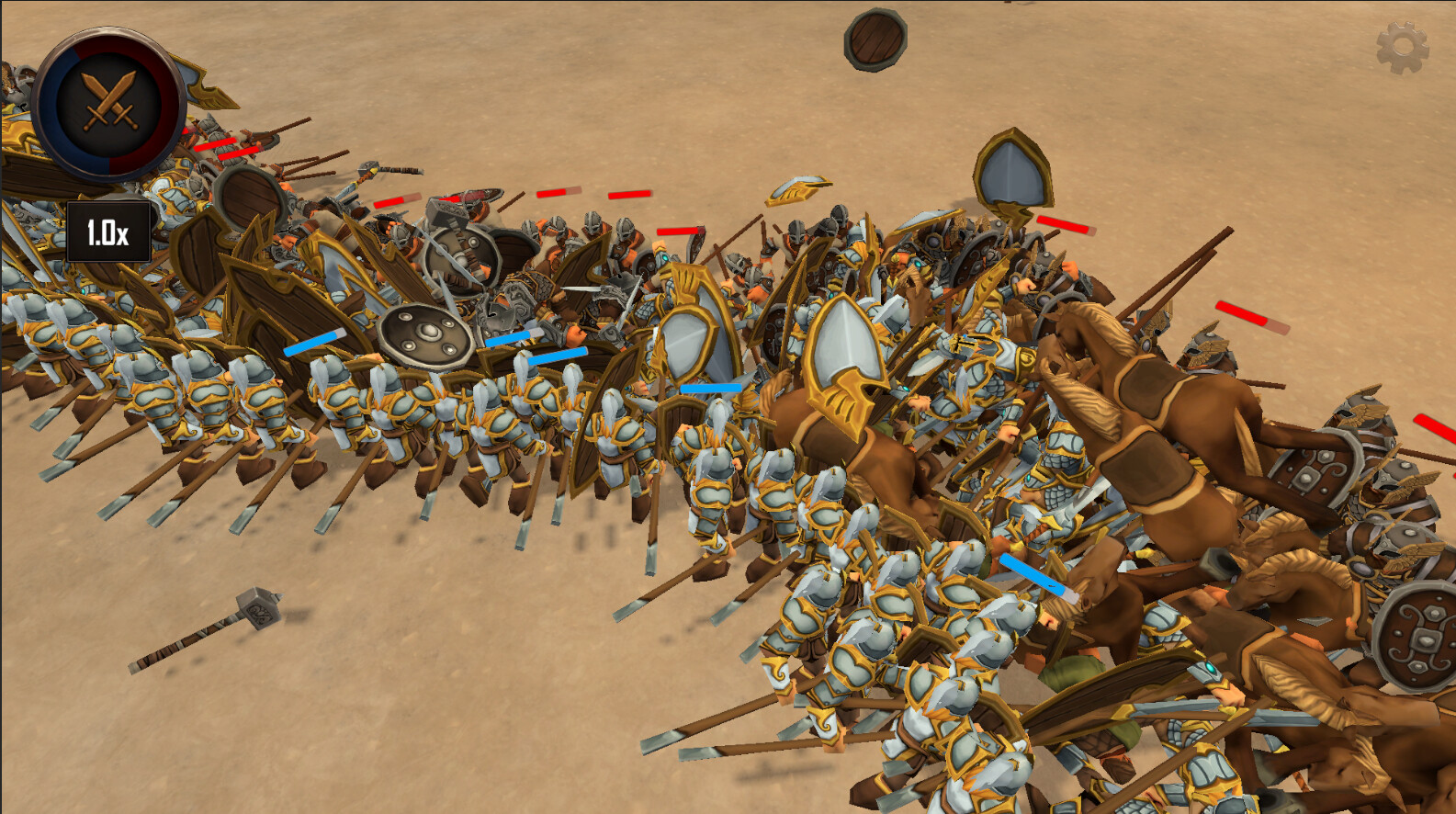
Task: Toggle battle speed via the 1.0x control
Action: [110, 231]
